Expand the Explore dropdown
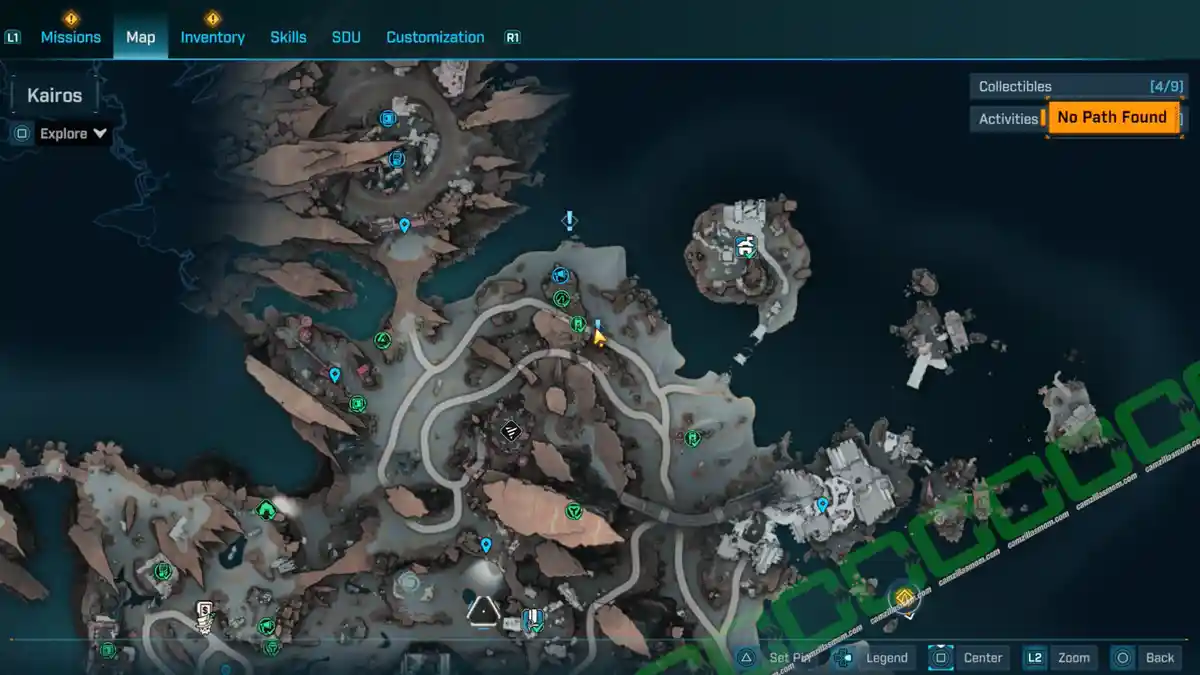Image resolution: width=1200 pixels, height=675 pixels. click(74, 134)
